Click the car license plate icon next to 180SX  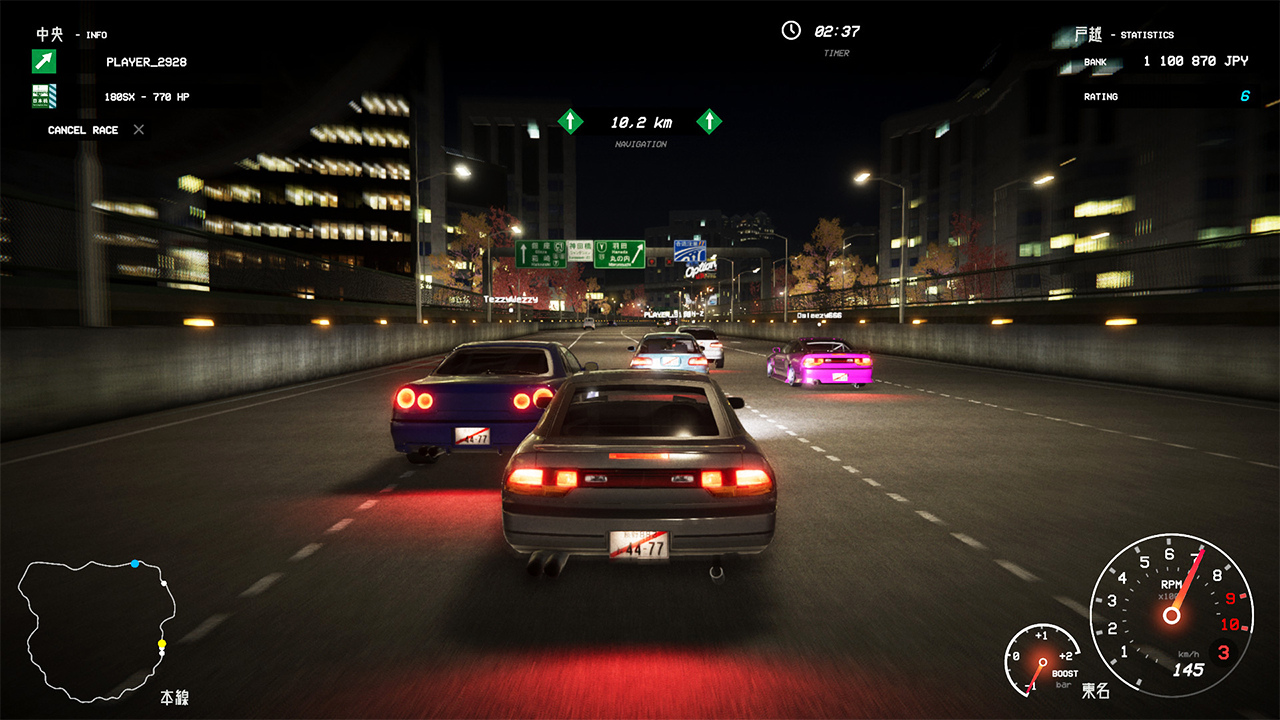click(43, 97)
